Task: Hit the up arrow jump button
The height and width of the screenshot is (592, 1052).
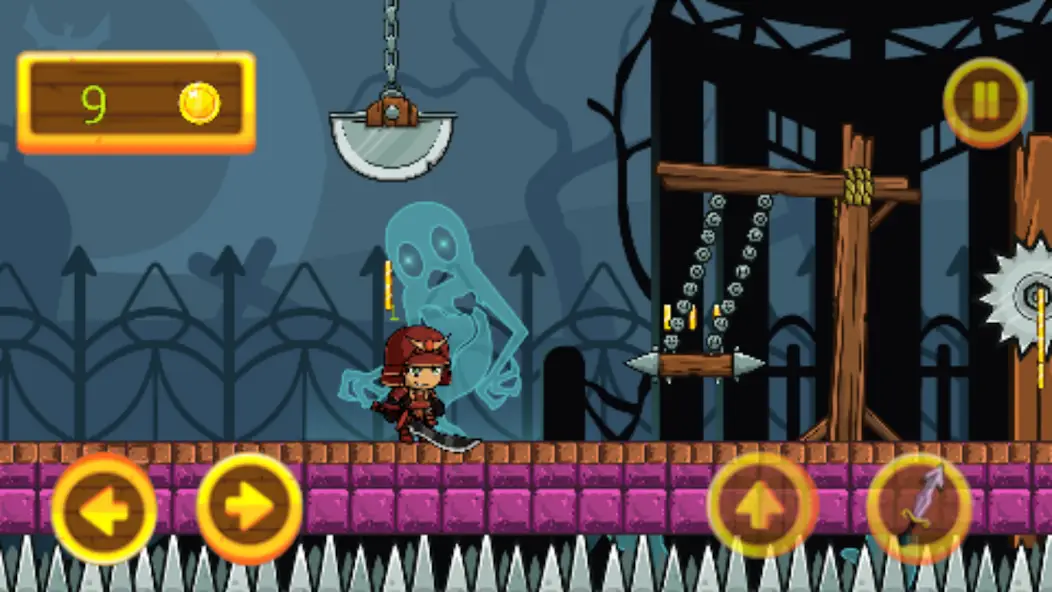Action: pyautogui.click(x=762, y=505)
